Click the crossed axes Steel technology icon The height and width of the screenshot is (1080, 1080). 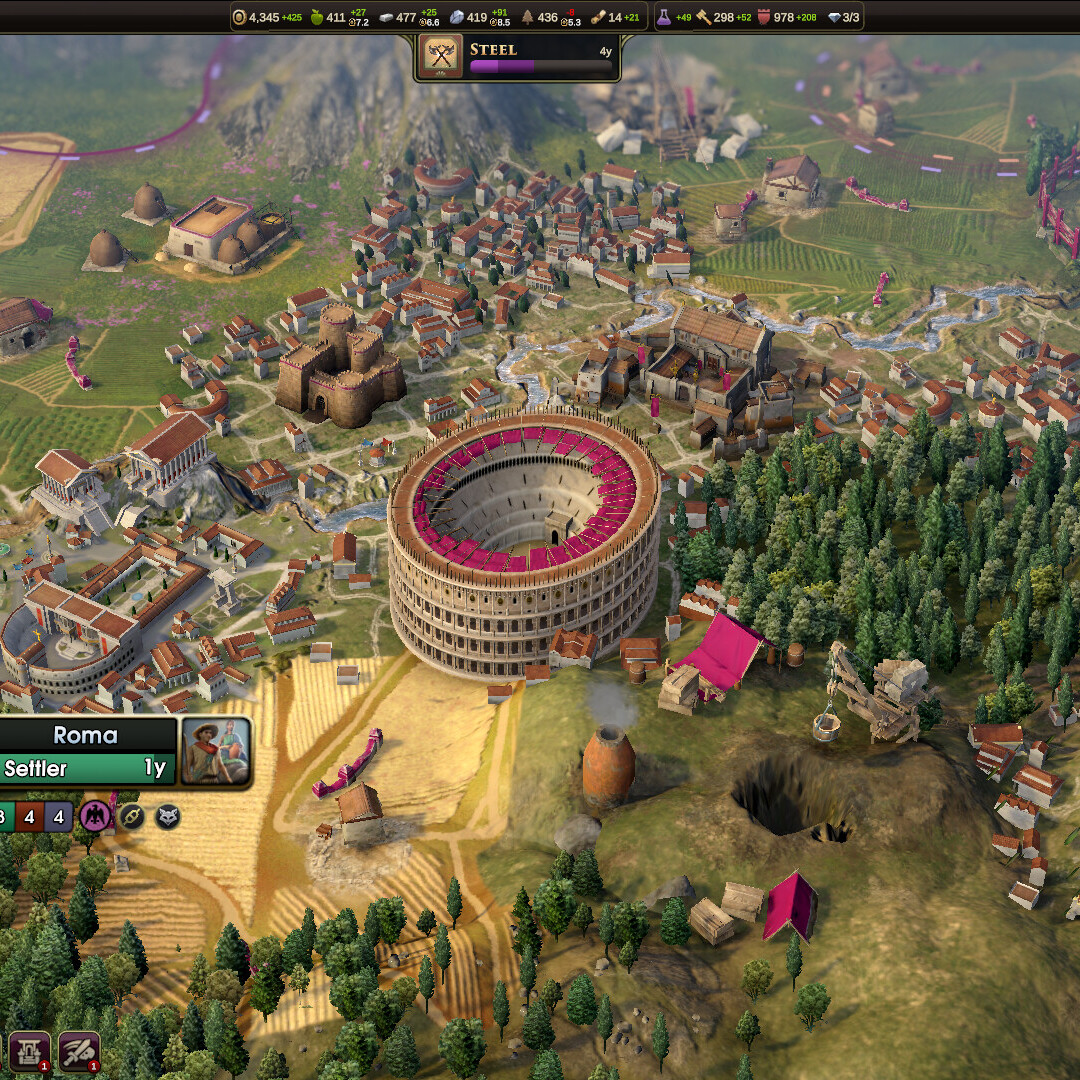[x=441, y=57]
